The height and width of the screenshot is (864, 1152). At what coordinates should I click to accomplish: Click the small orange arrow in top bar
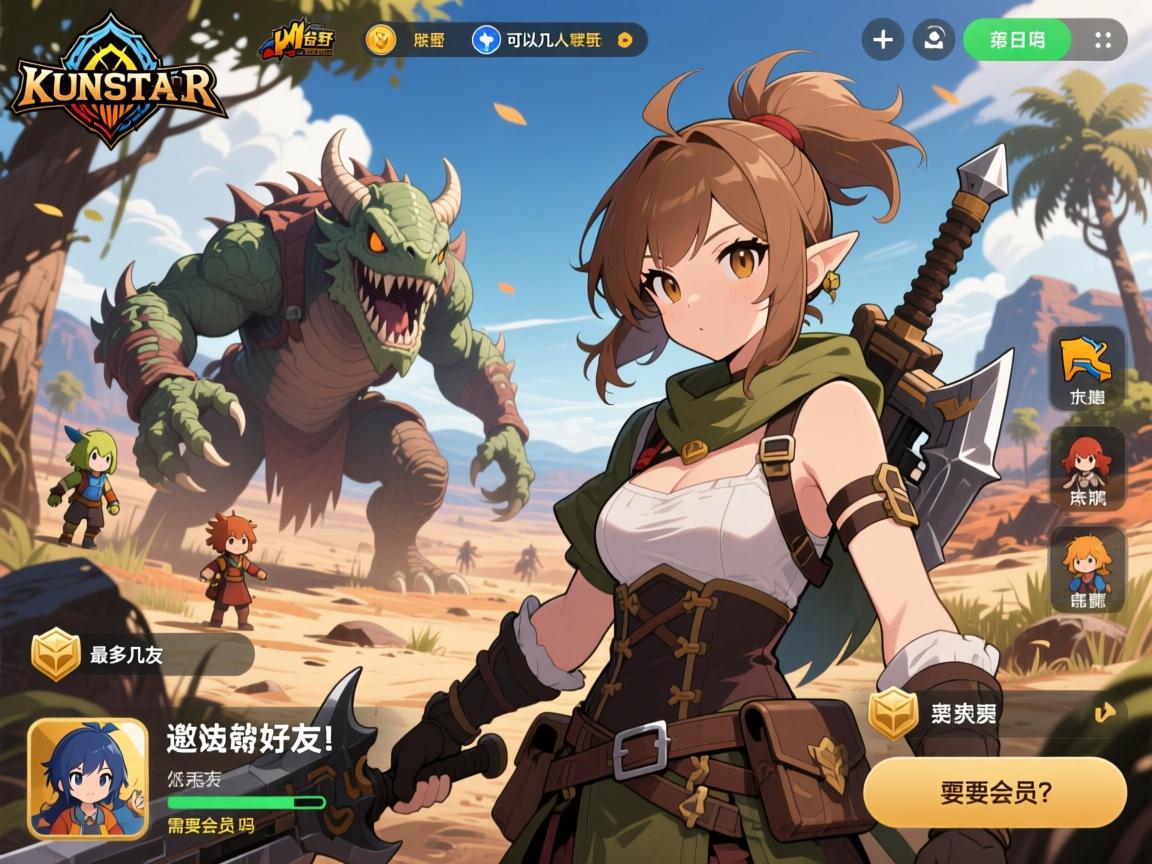pos(625,40)
